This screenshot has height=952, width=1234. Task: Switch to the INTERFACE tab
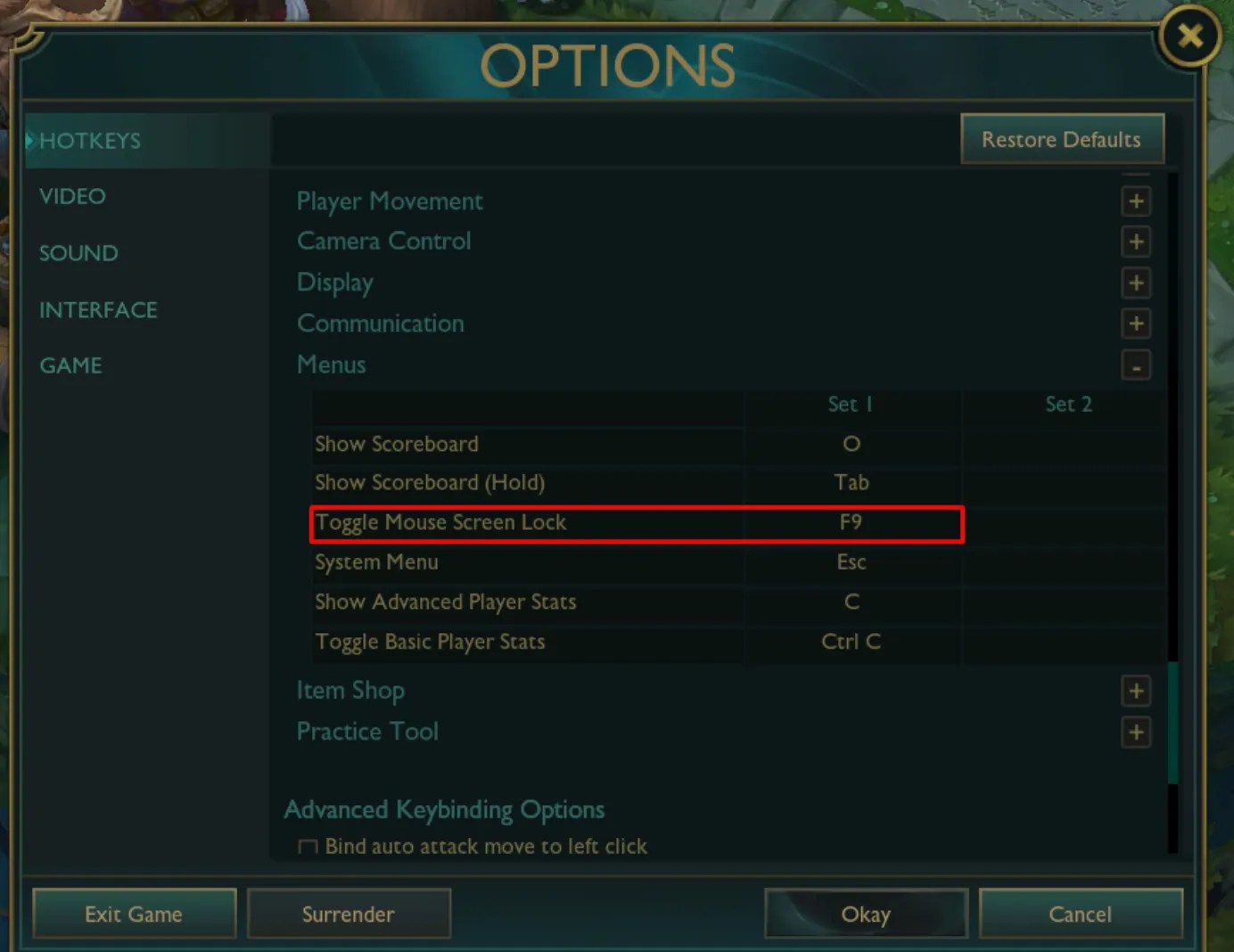[x=98, y=309]
